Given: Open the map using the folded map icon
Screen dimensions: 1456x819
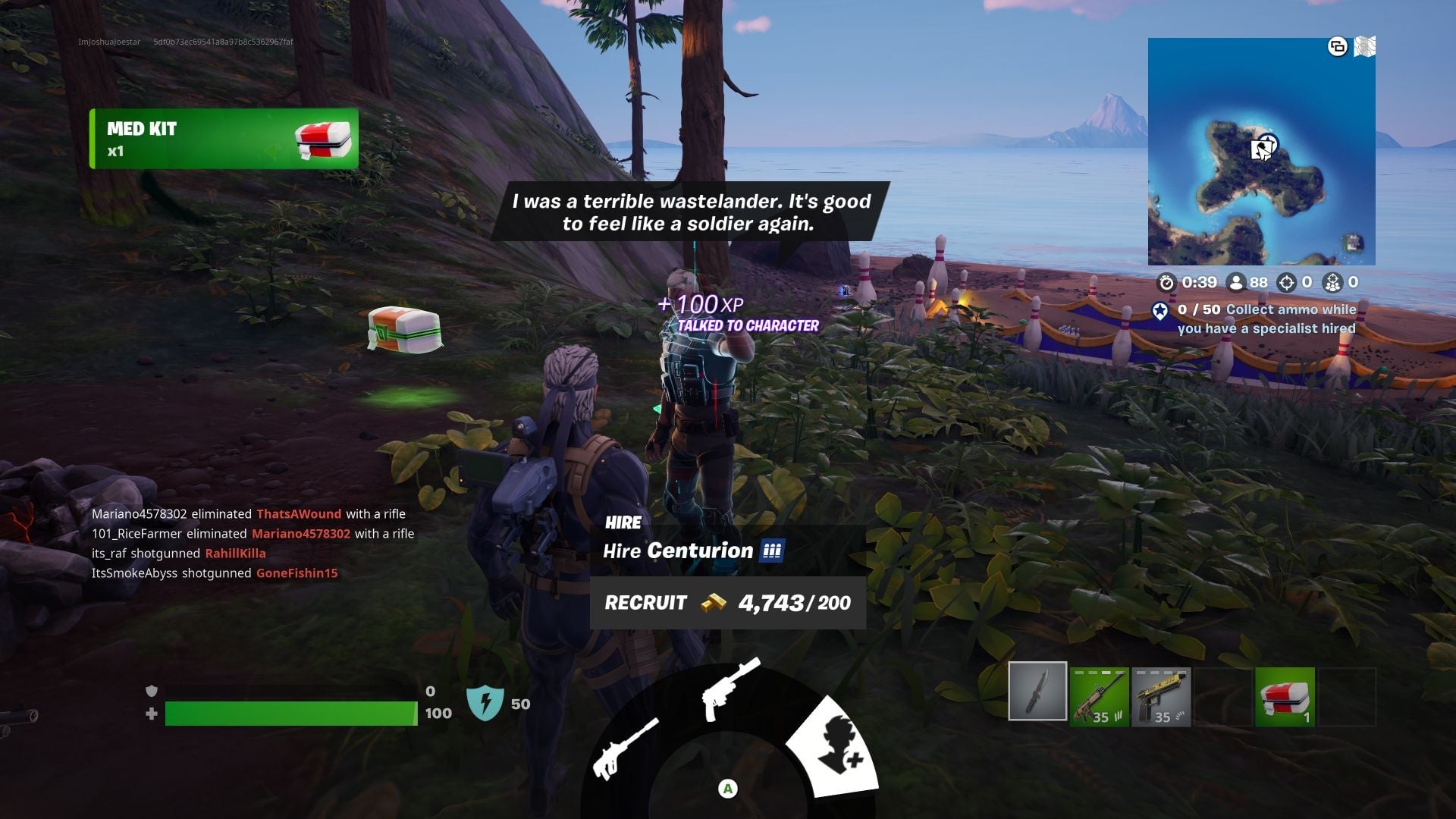Looking at the screenshot, I should point(1365,47).
